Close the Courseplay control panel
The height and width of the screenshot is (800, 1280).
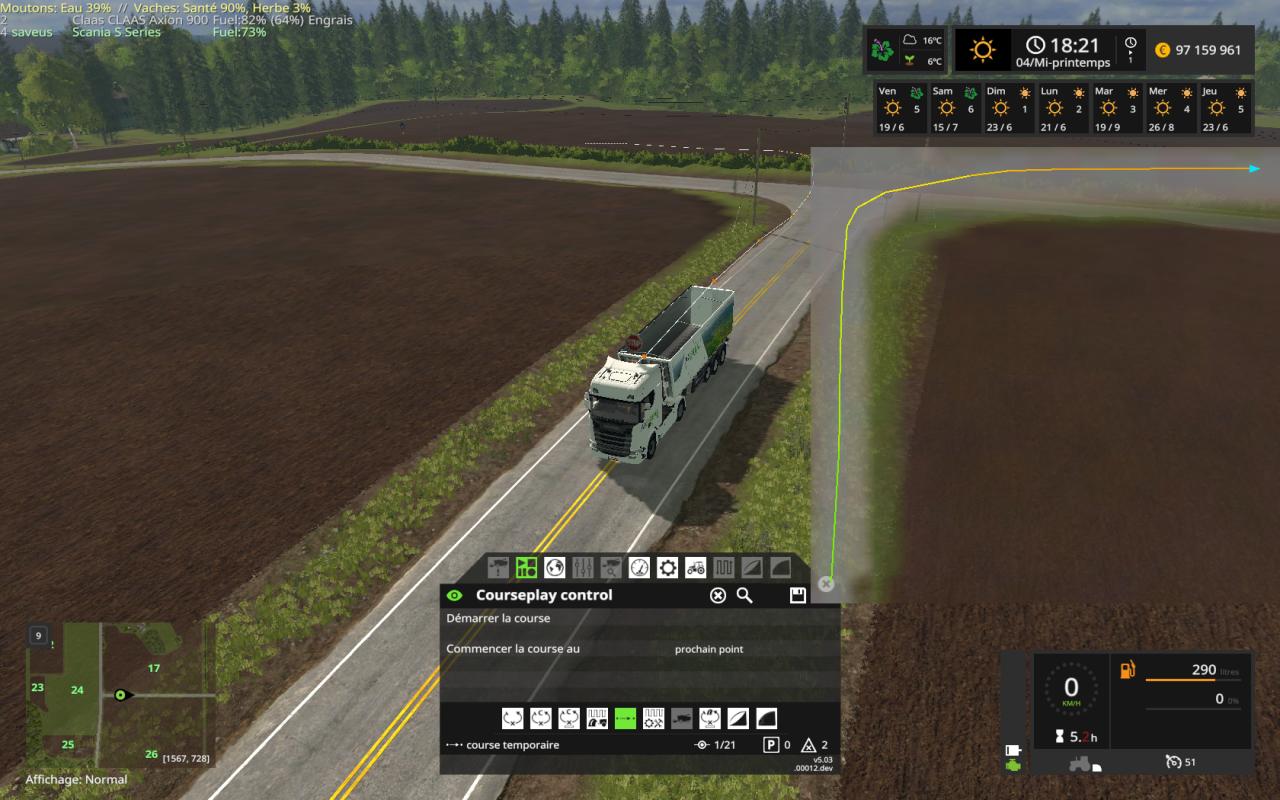[717, 596]
